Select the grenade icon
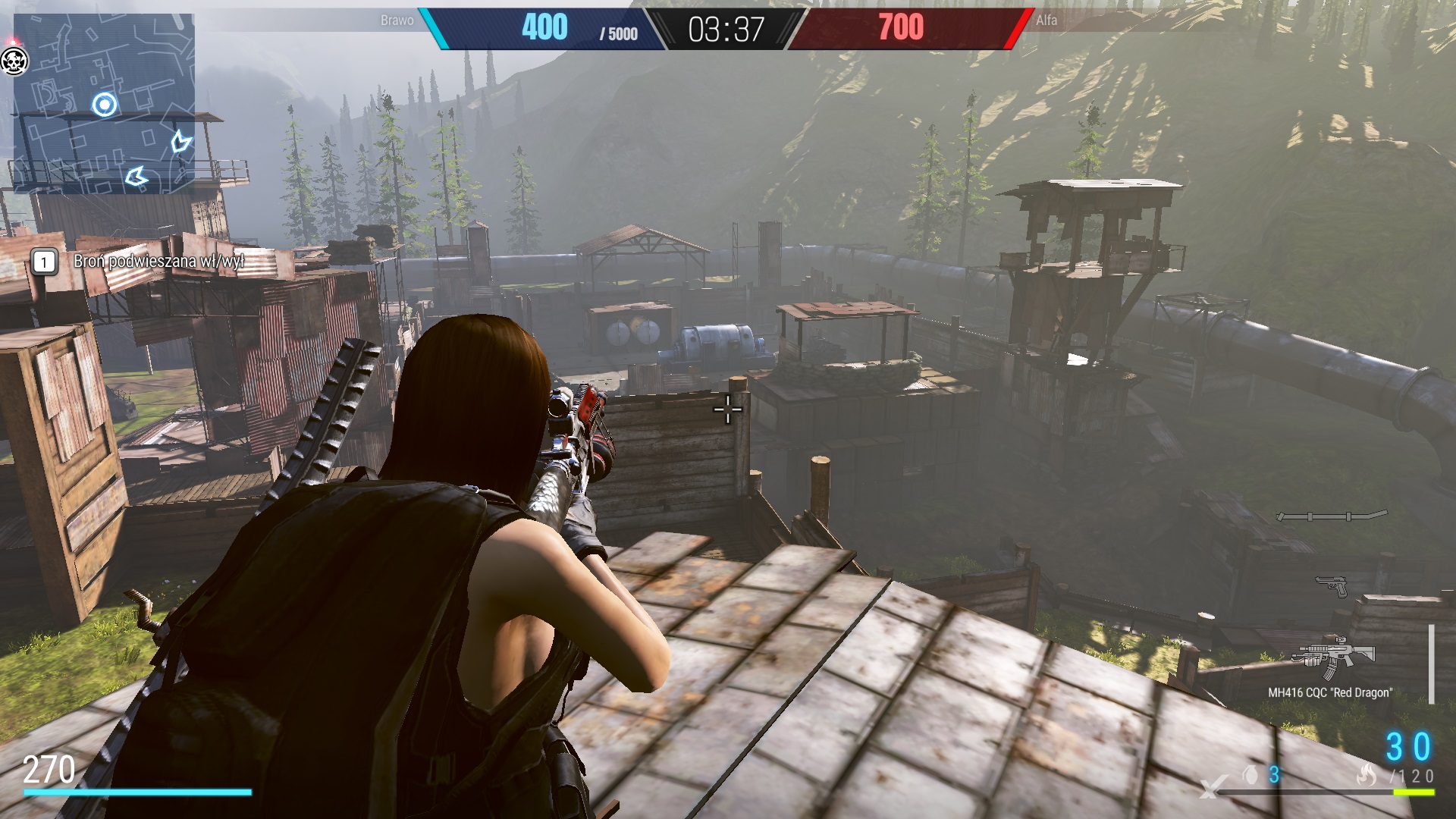The width and height of the screenshot is (1456, 819). point(1250,774)
